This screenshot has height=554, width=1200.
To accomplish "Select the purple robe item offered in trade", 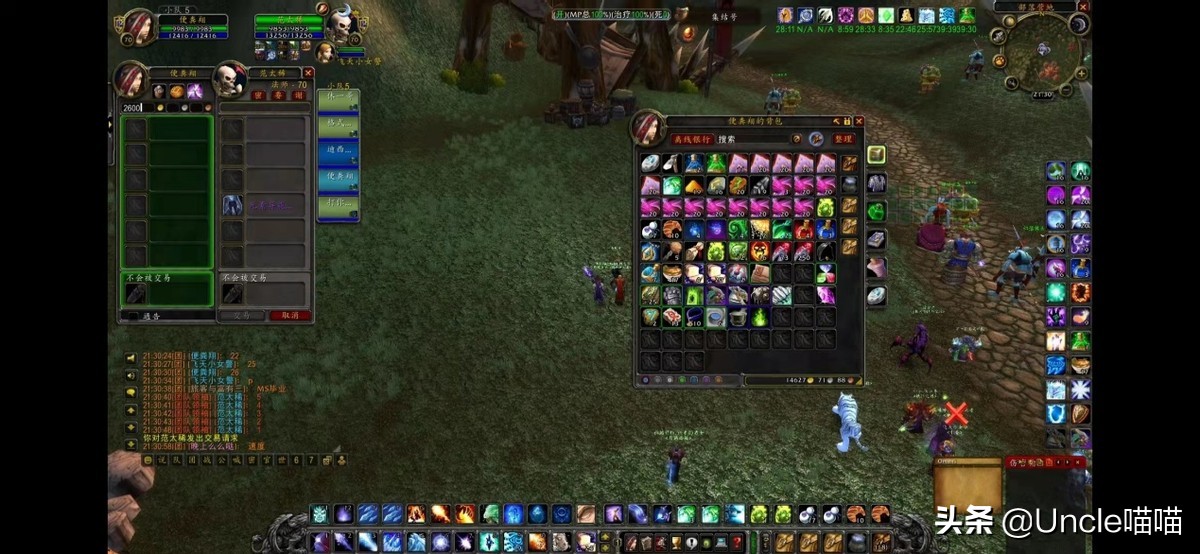I will [x=232, y=205].
